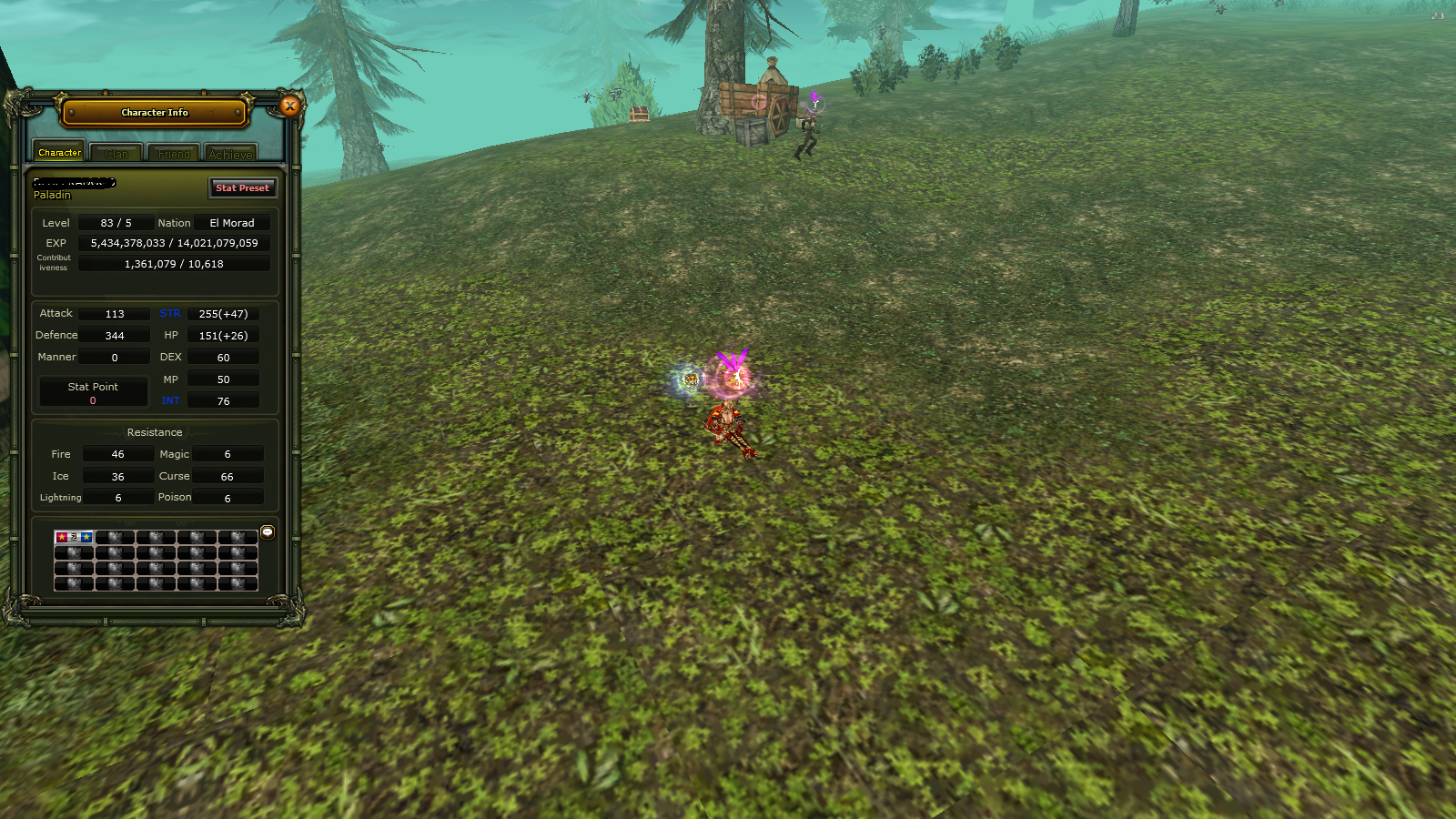
Task: Click the last emblem in the bottom row
Action: pyautogui.click(x=238, y=583)
